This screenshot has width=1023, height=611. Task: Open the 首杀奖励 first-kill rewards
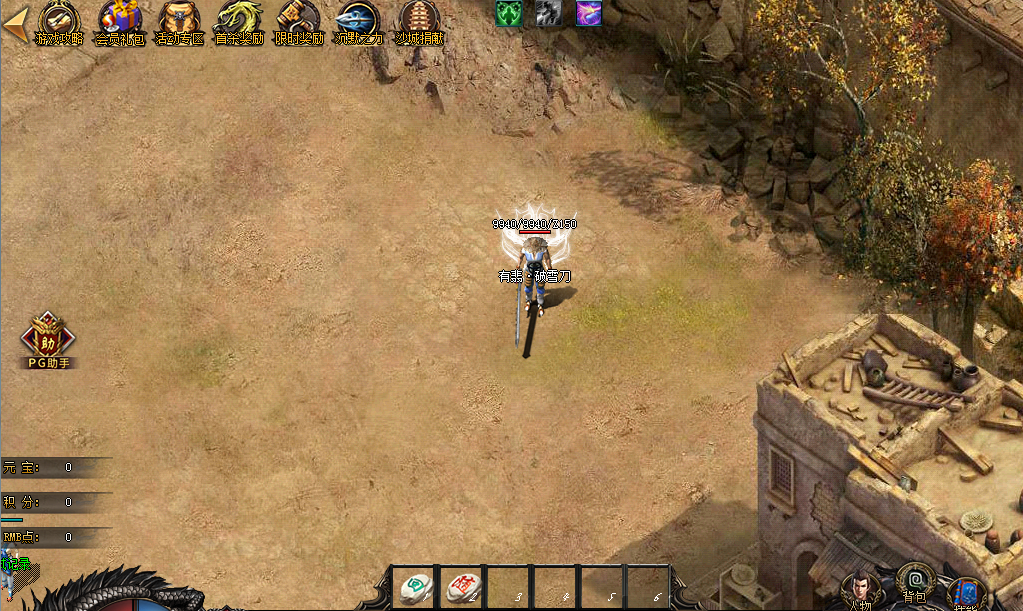[240, 22]
